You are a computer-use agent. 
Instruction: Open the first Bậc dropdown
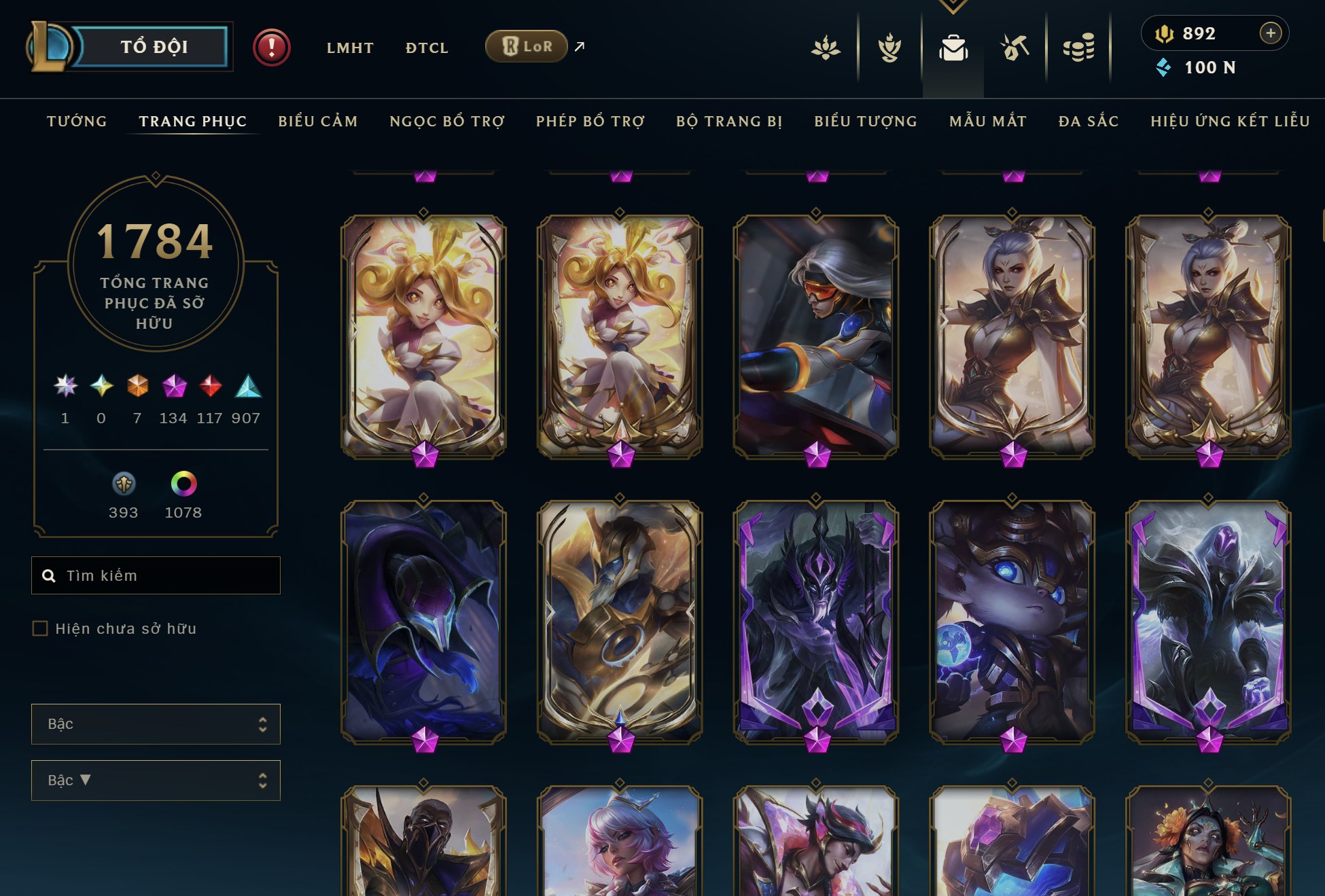155,723
